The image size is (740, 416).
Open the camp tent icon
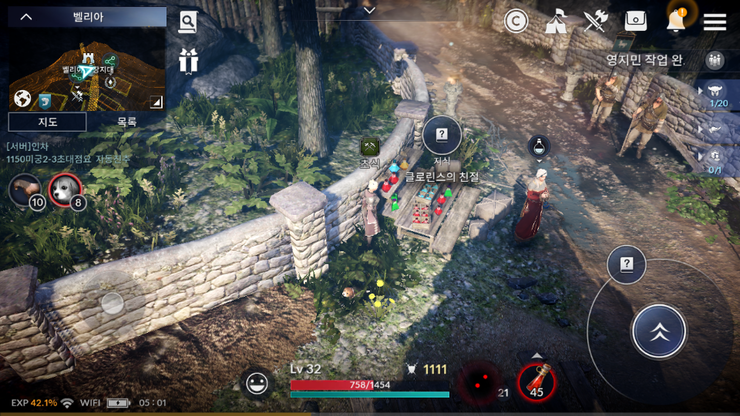[x=556, y=21]
